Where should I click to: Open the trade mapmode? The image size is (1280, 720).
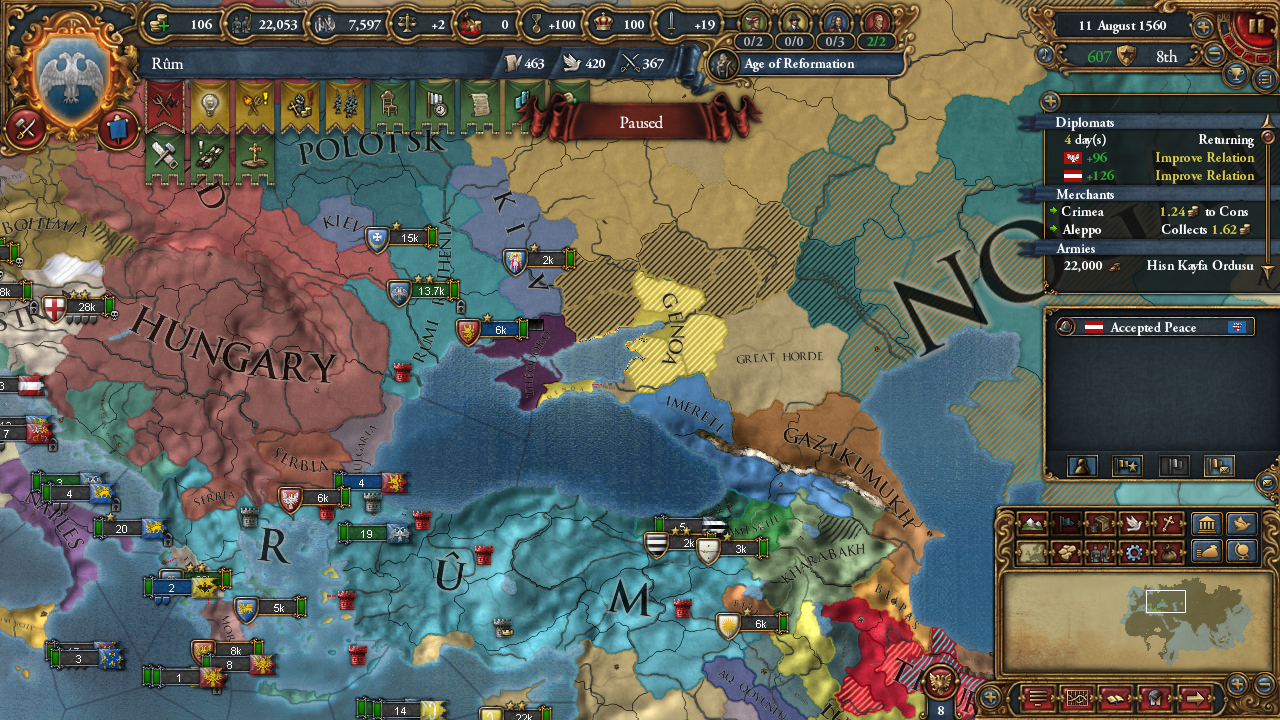[1100, 523]
